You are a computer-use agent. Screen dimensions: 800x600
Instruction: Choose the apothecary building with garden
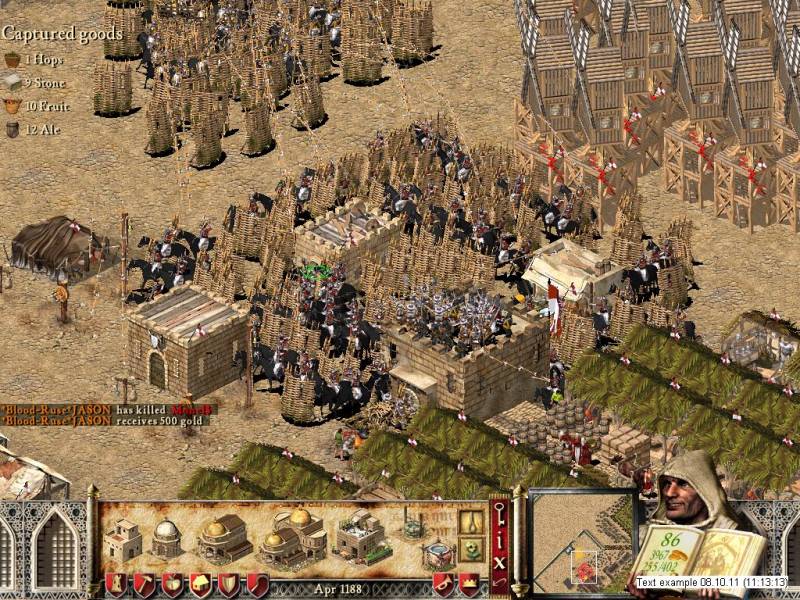point(359,536)
